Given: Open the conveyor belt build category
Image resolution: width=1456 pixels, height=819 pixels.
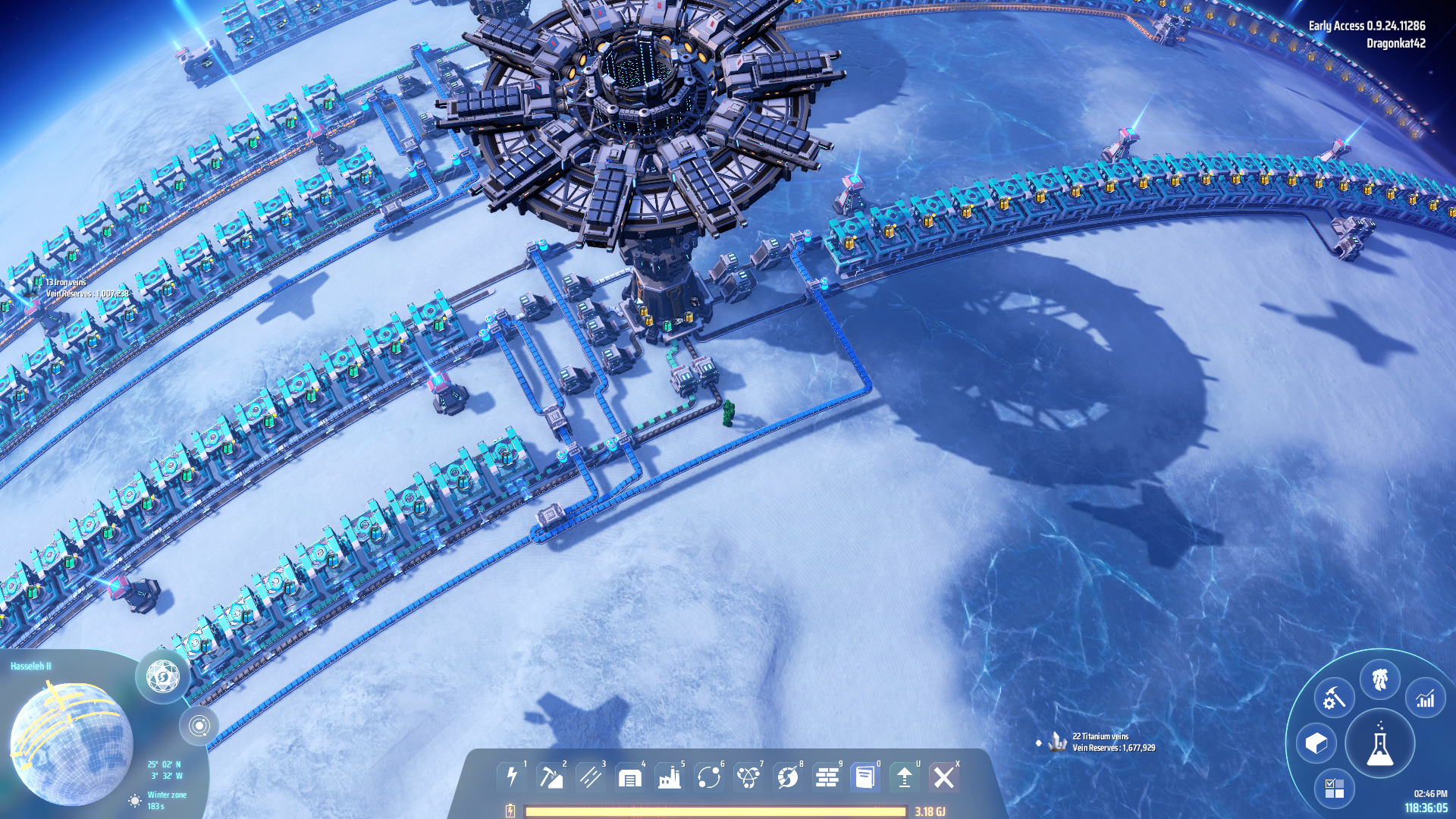Looking at the screenshot, I should [x=591, y=777].
